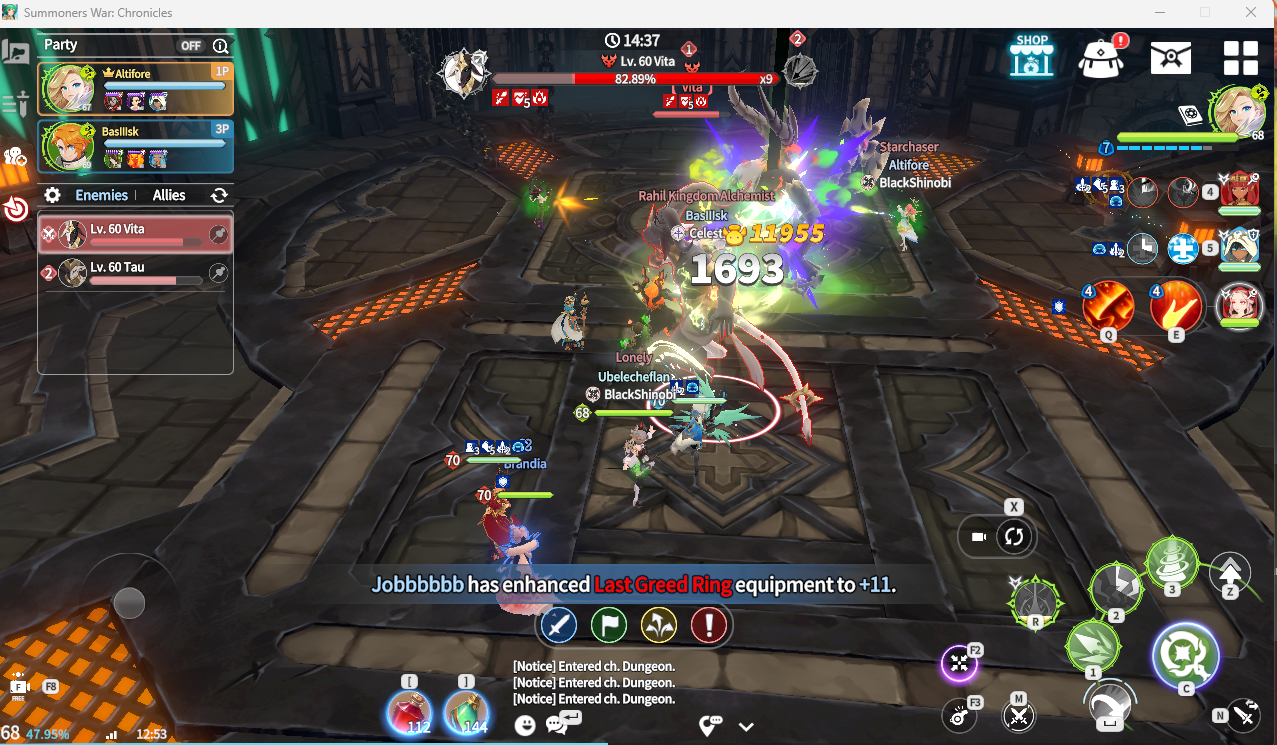This screenshot has width=1277, height=745.
Task: Open the Shop
Action: (x=1031, y=57)
